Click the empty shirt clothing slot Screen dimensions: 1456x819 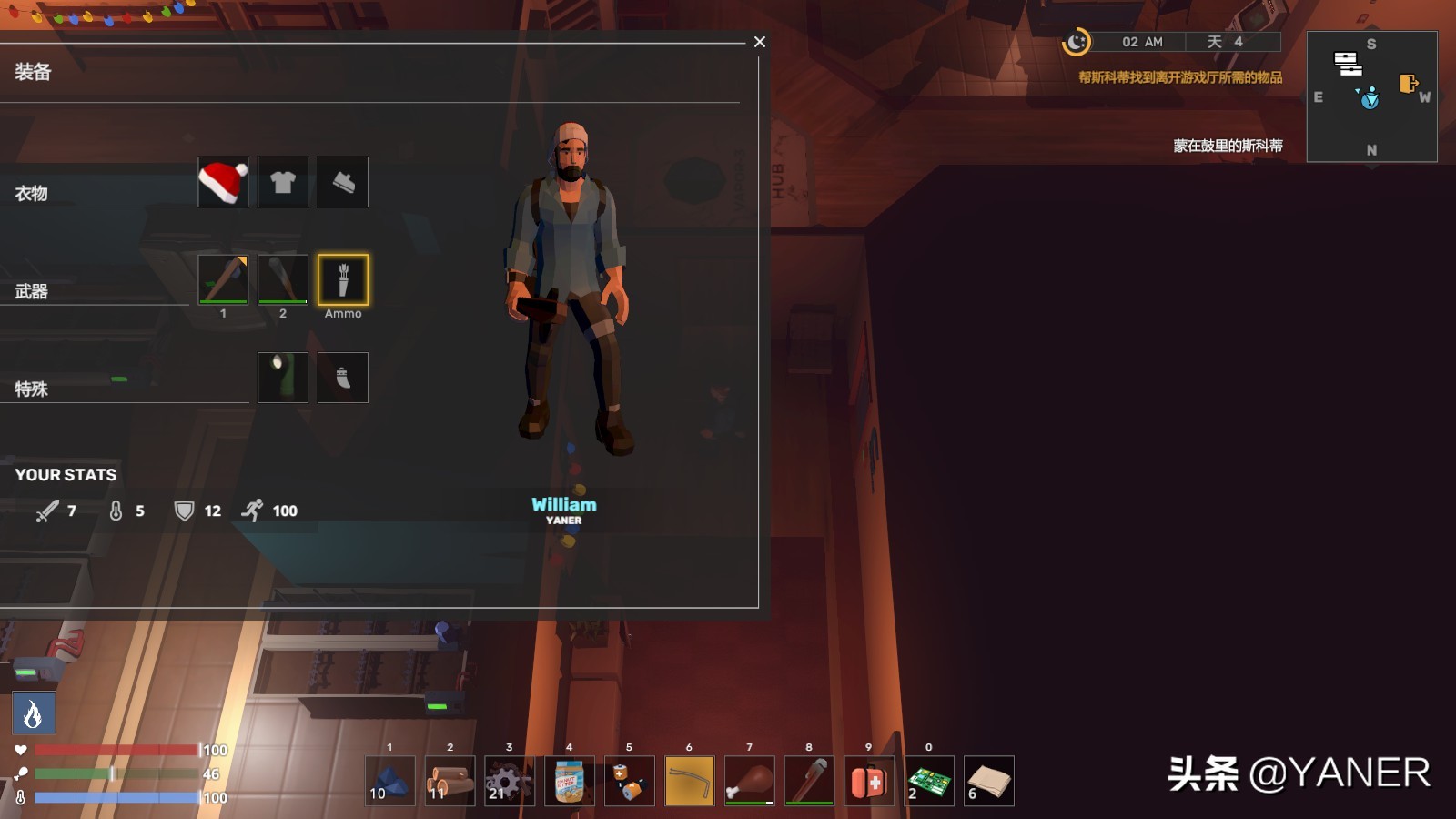pos(283,182)
